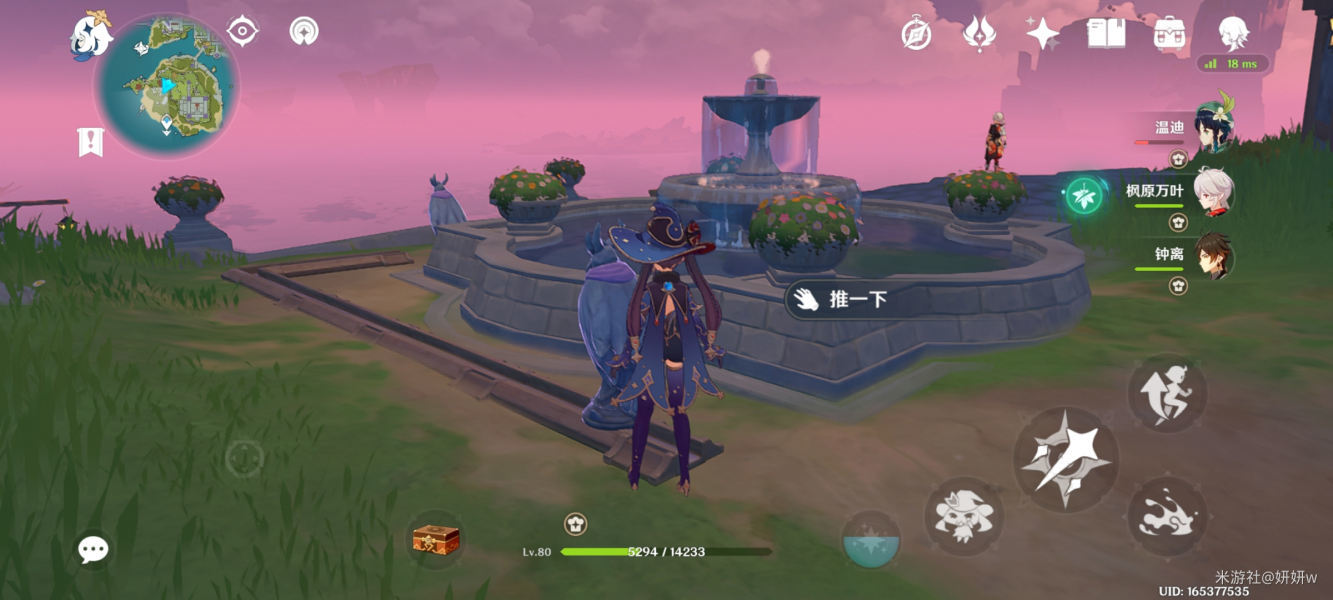The height and width of the screenshot is (600, 1333).
Task: Open the character profile icon
Action: pyautogui.click(x=1233, y=34)
